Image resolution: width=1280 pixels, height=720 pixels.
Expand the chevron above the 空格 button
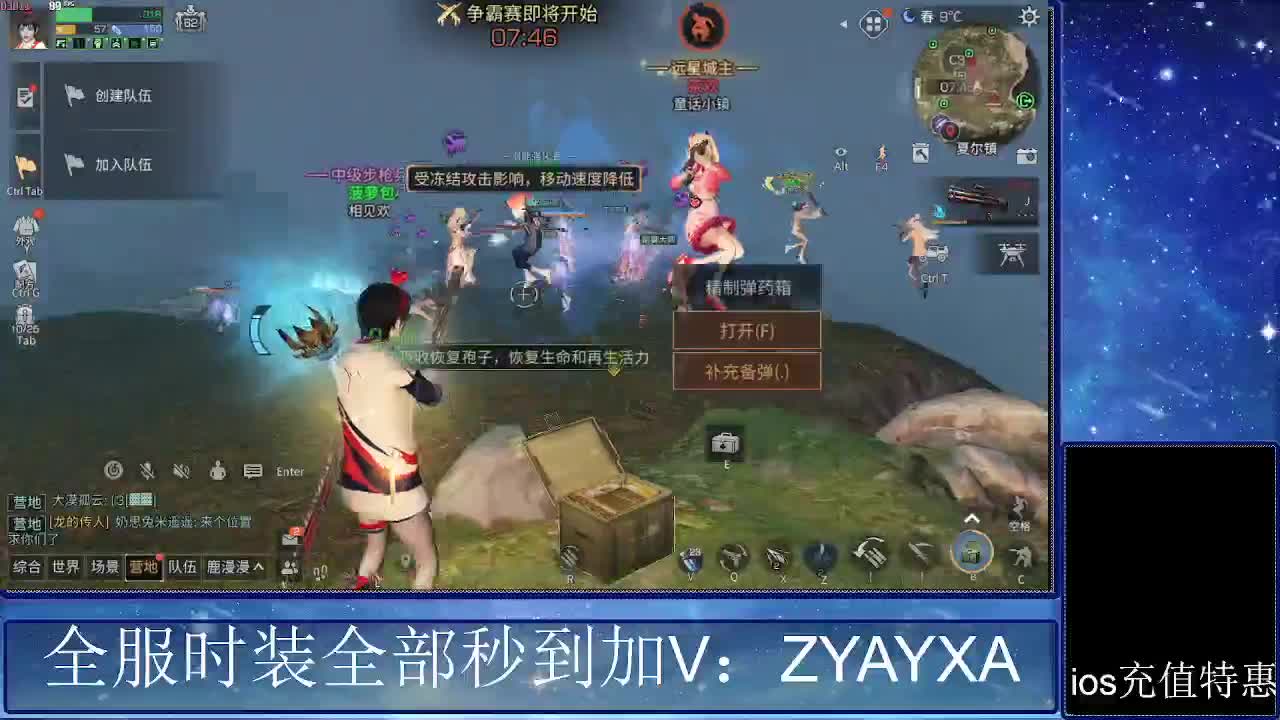[x=971, y=518]
